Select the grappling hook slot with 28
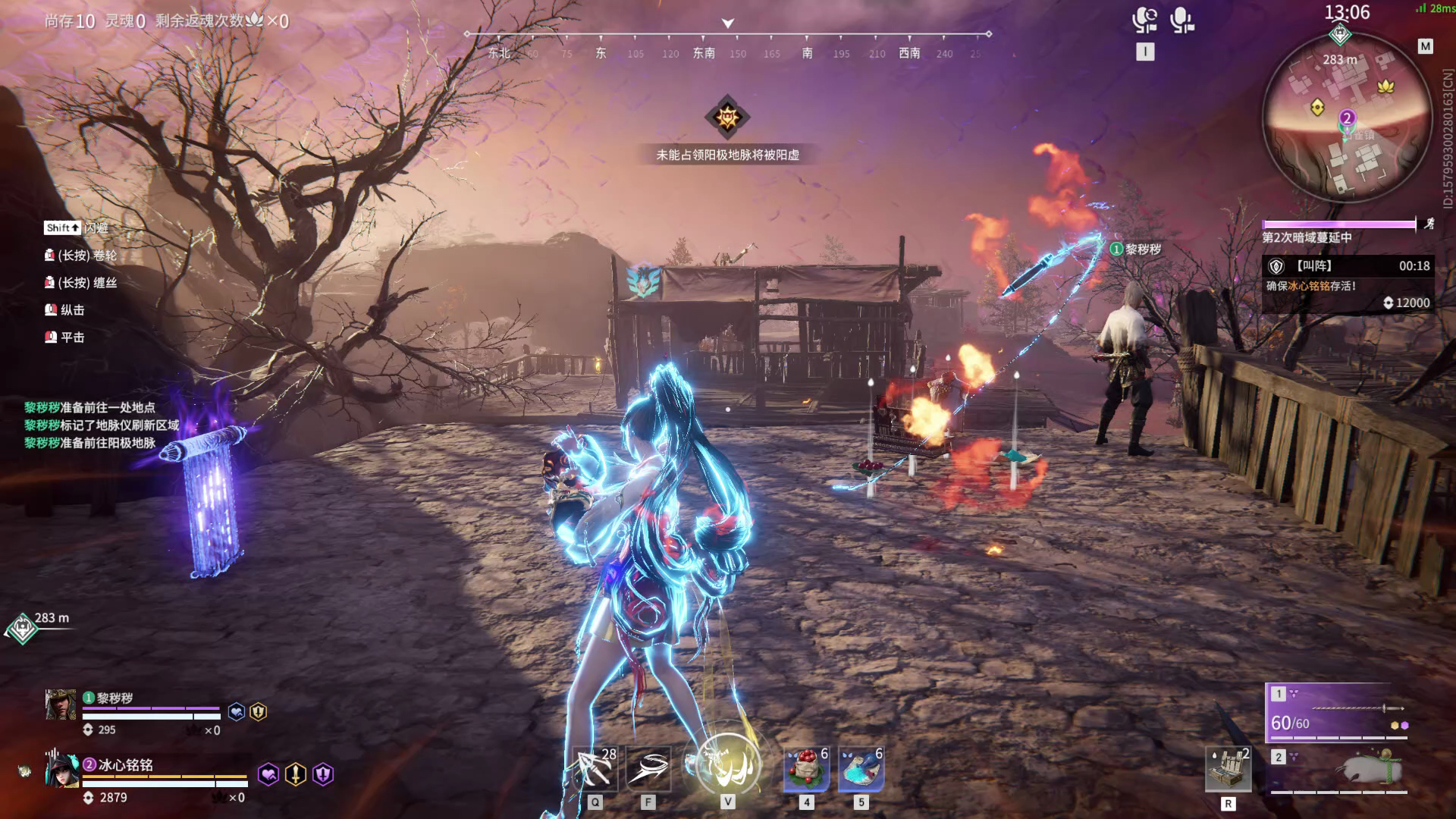The image size is (1456, 819). pos(595,768)
